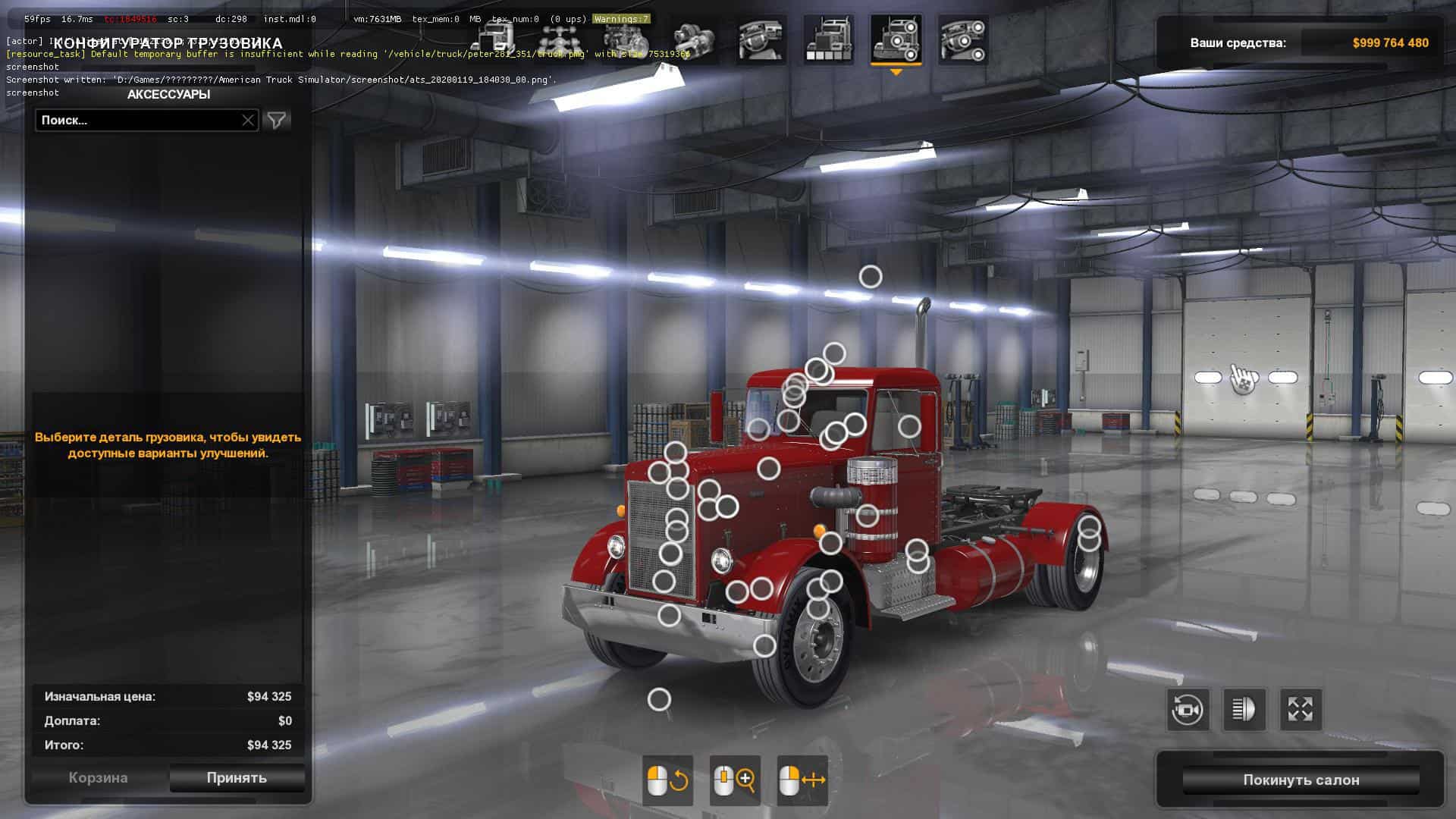
Task: Open the accessories filter funnel
Action: click(x=277, y=120)
